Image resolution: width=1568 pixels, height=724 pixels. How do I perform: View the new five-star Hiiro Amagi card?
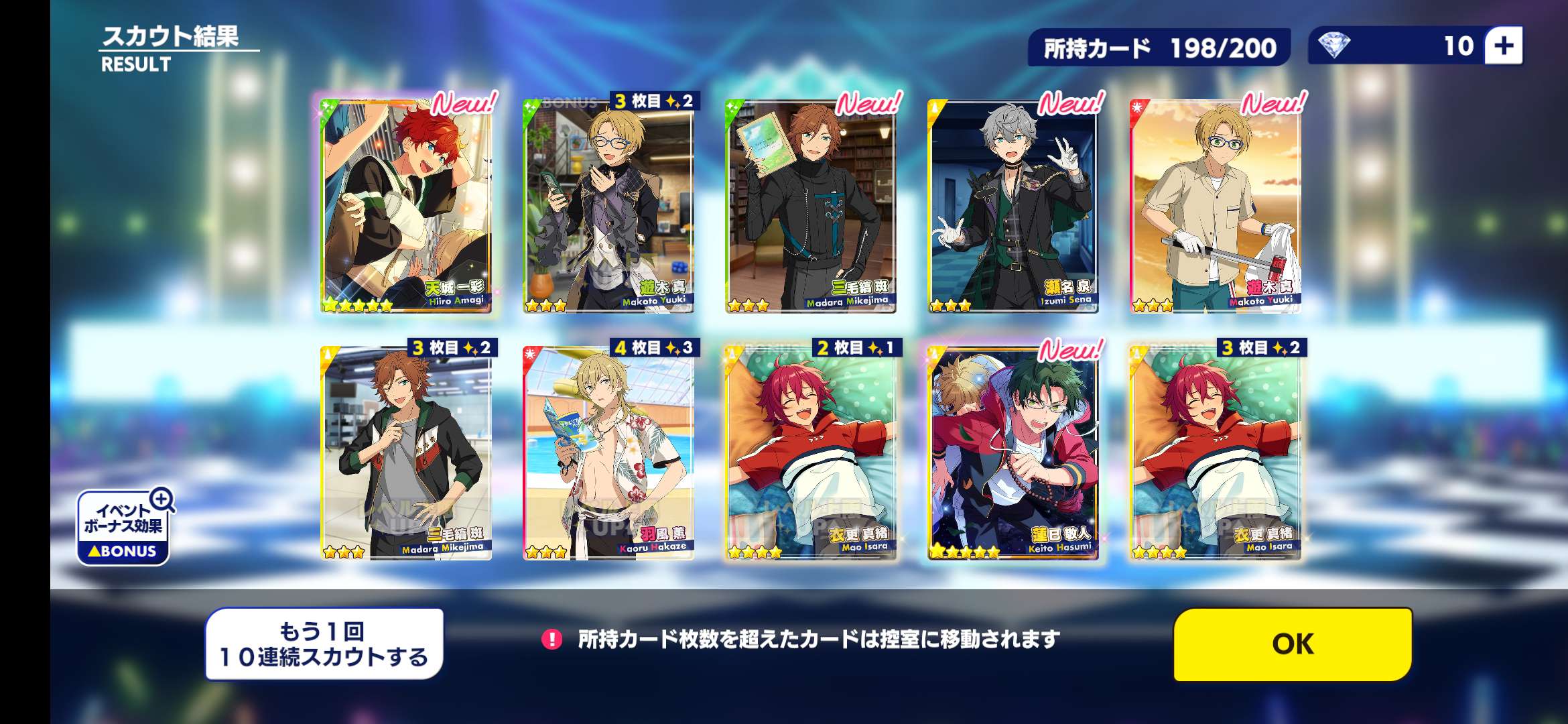click(x=406, y=206)
